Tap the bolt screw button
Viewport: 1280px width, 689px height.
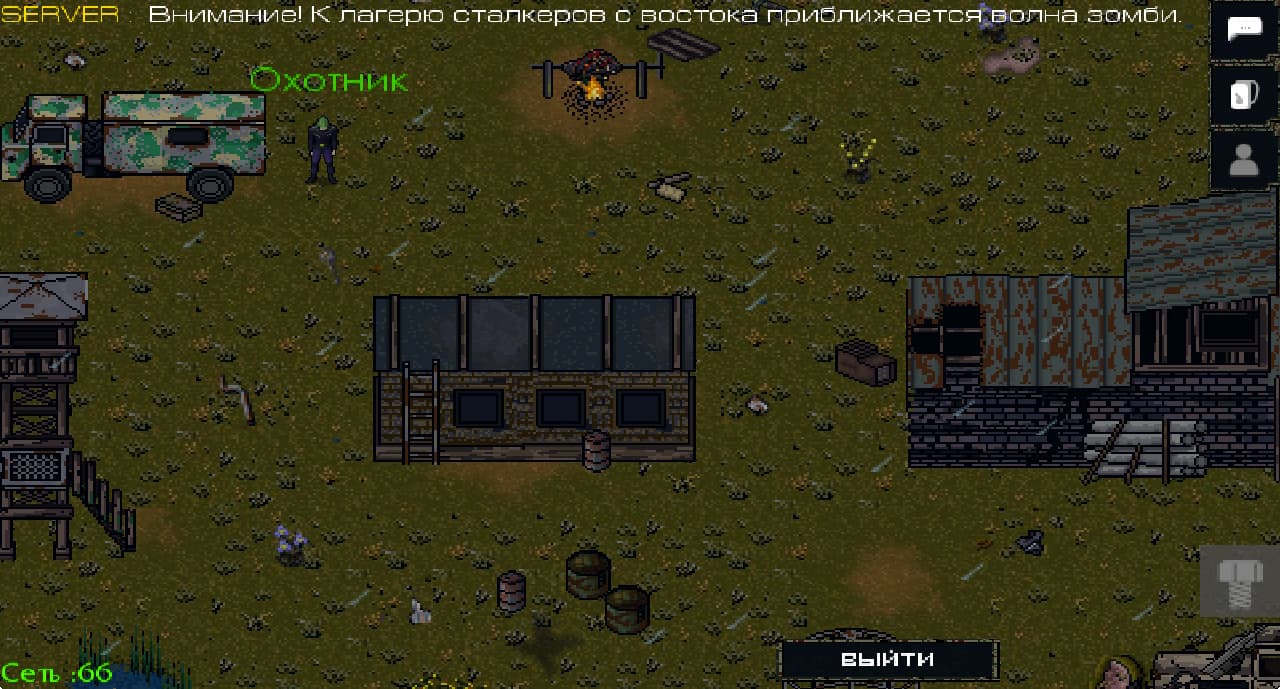pyautogui.click(x=1239, y=581)
